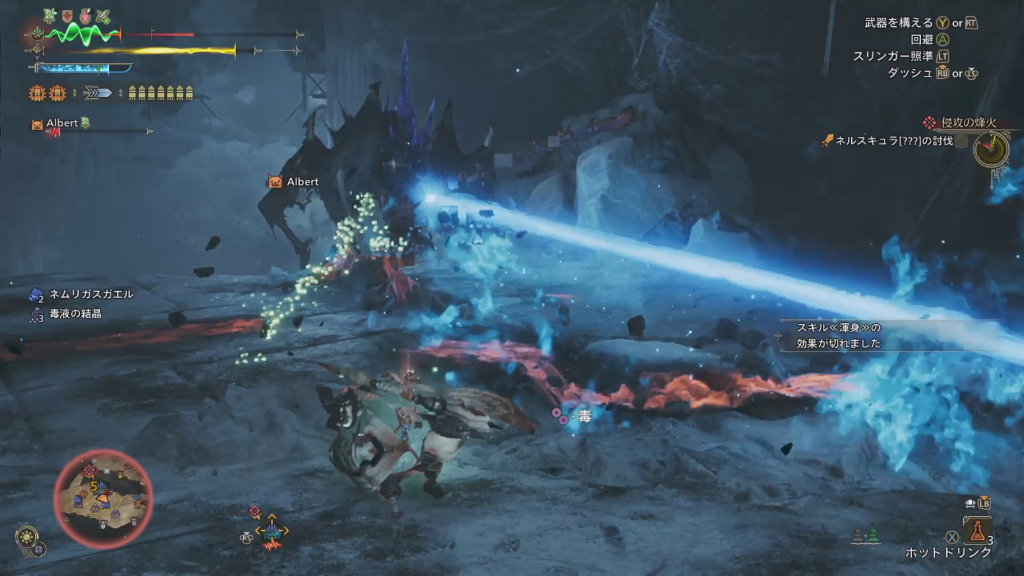Click the first green status buff icon
The height and width of the screenshot is (576, 1024).
tap(50, 16)
